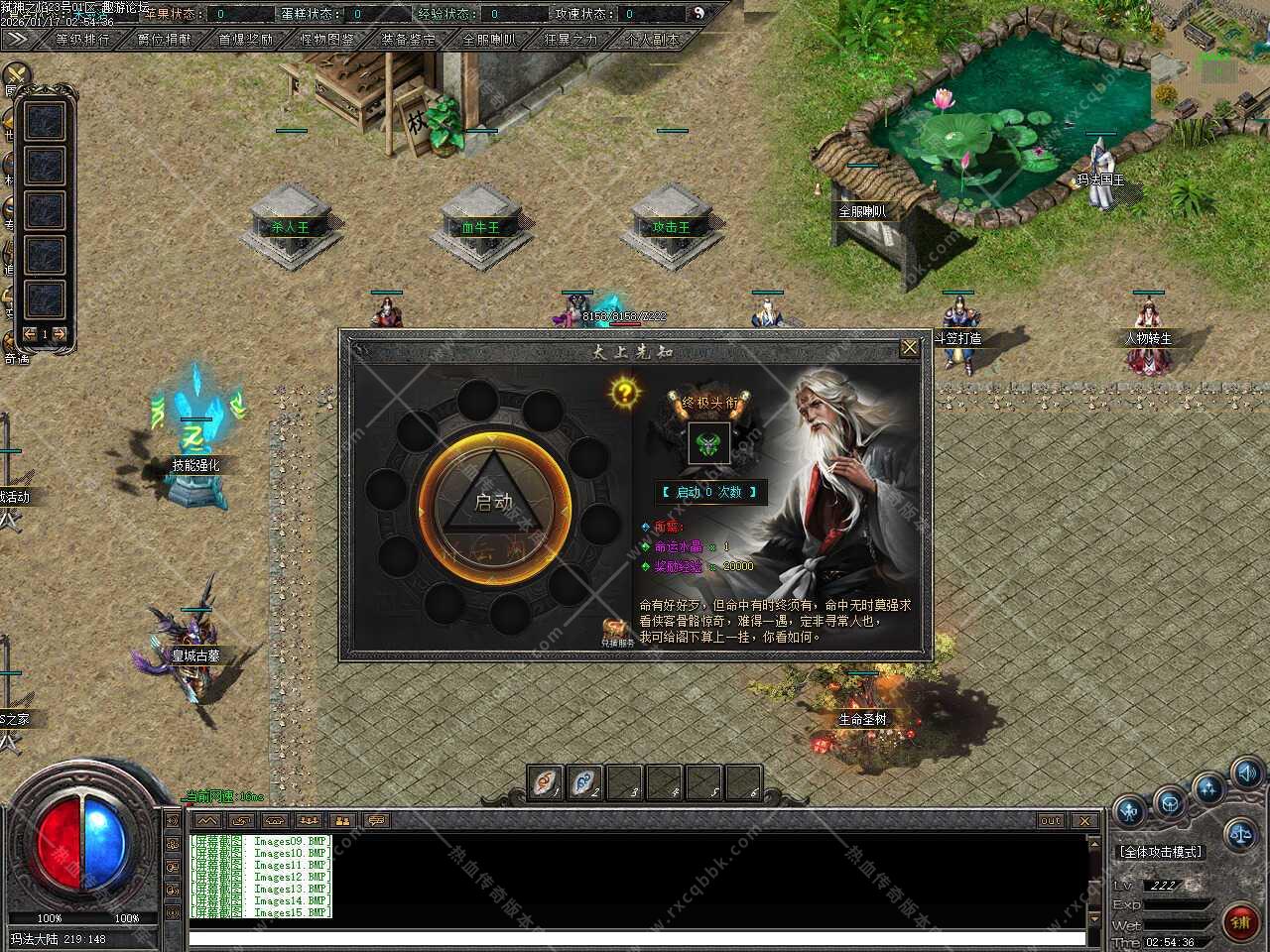Click the chat text input bar
1270x952 pixels.
635,938
